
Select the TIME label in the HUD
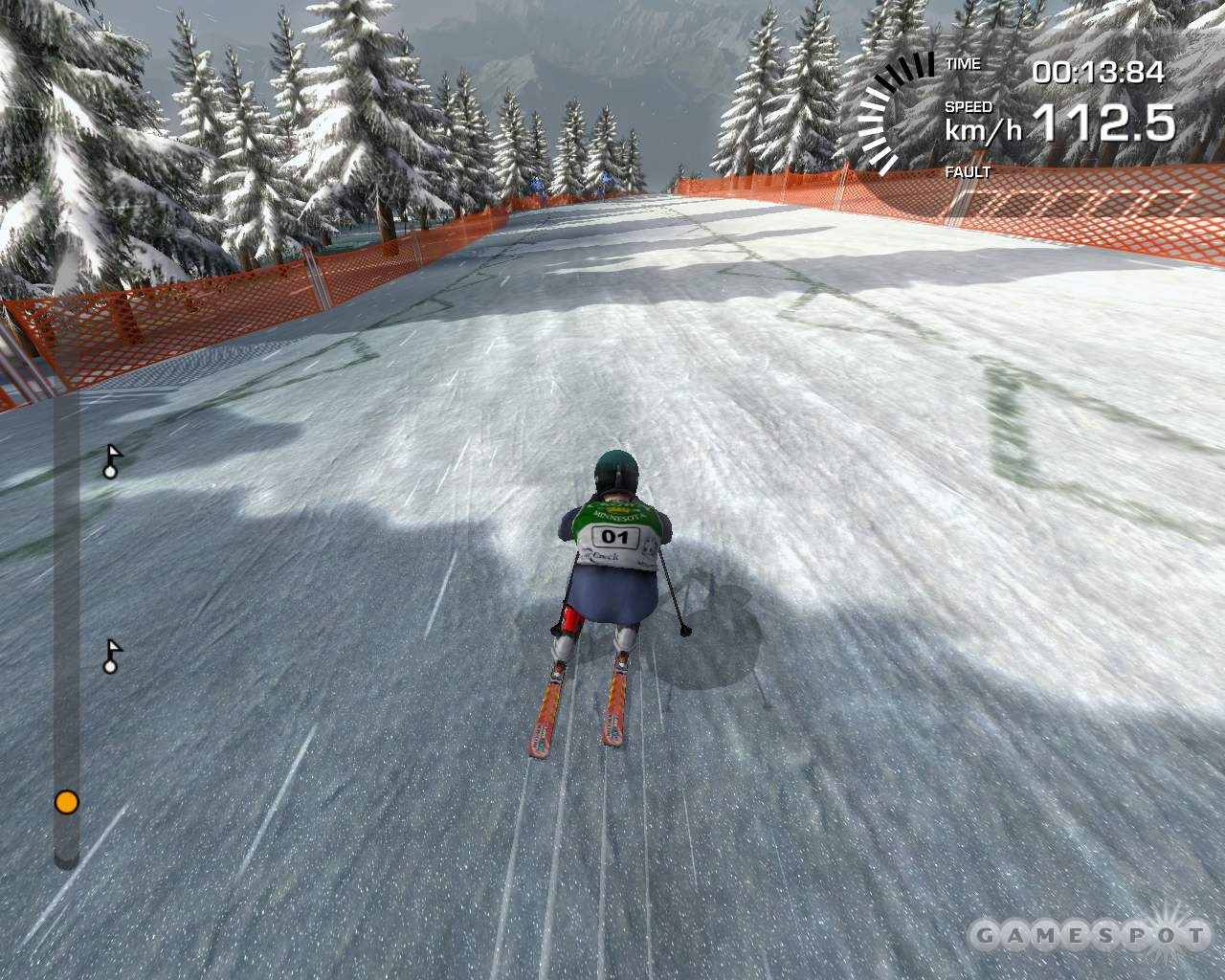[962, 63]
